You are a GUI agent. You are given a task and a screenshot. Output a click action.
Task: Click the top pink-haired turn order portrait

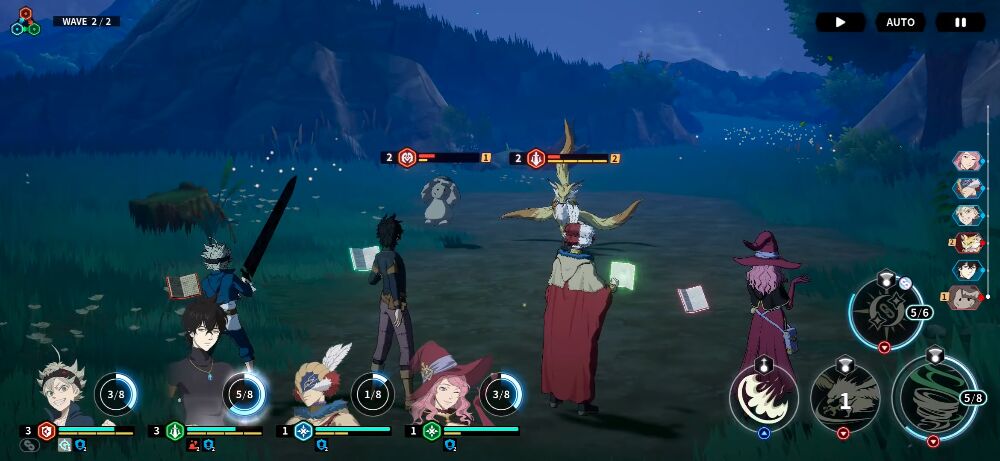click(x=967, y=160)
